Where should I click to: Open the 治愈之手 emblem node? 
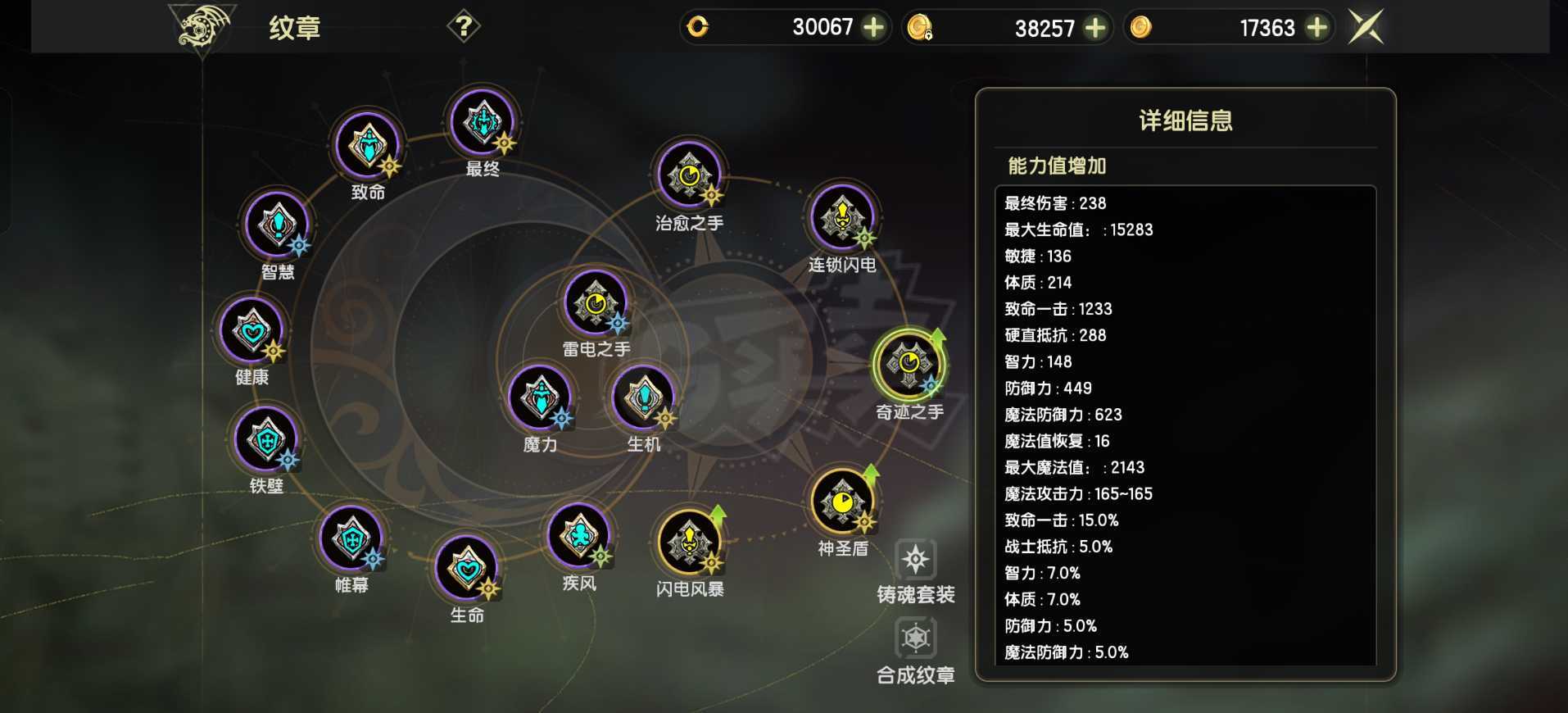click(690, 176)
